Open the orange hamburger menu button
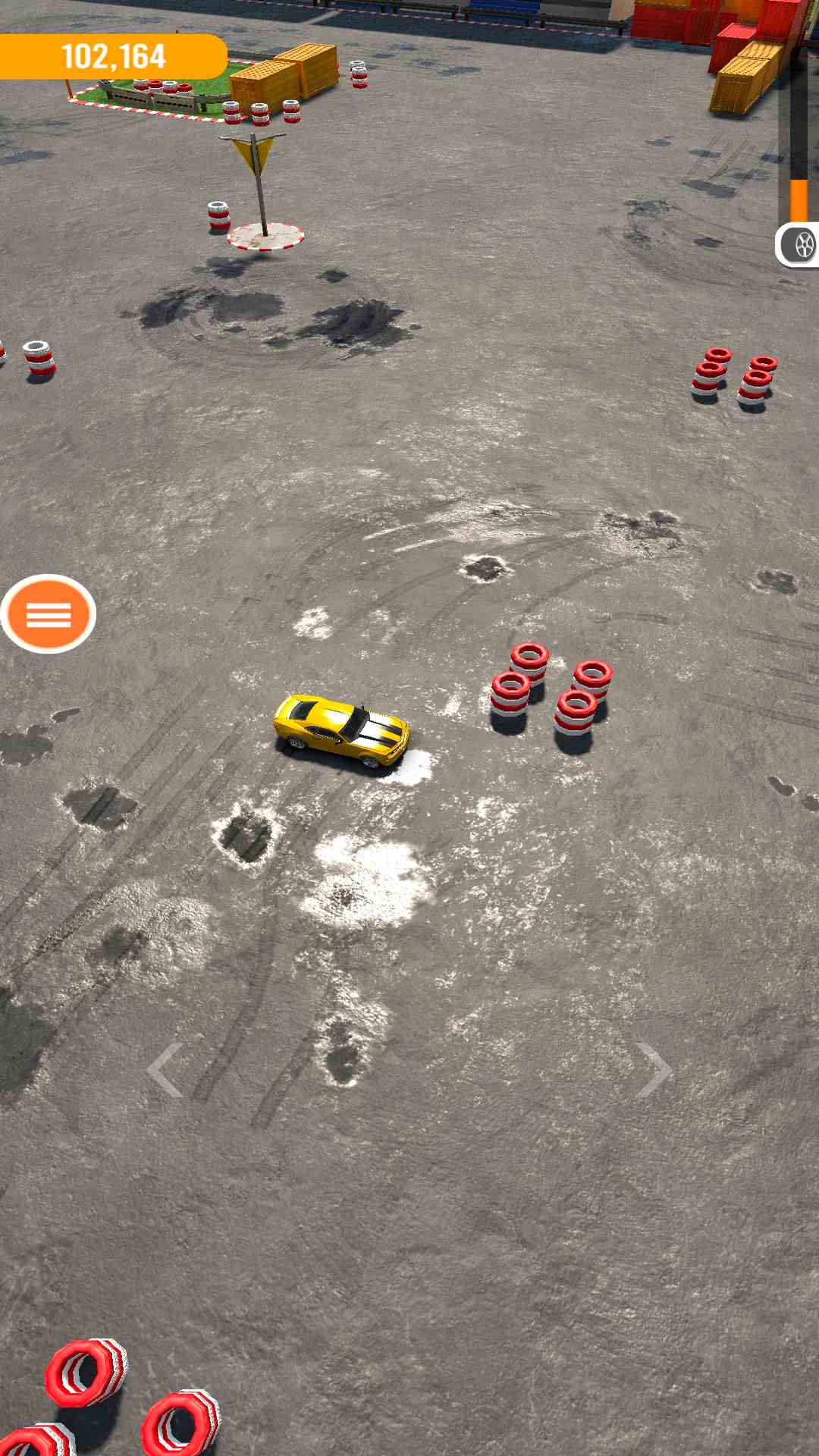This screenshot has width=819, height=1456. tap(49, 613)
